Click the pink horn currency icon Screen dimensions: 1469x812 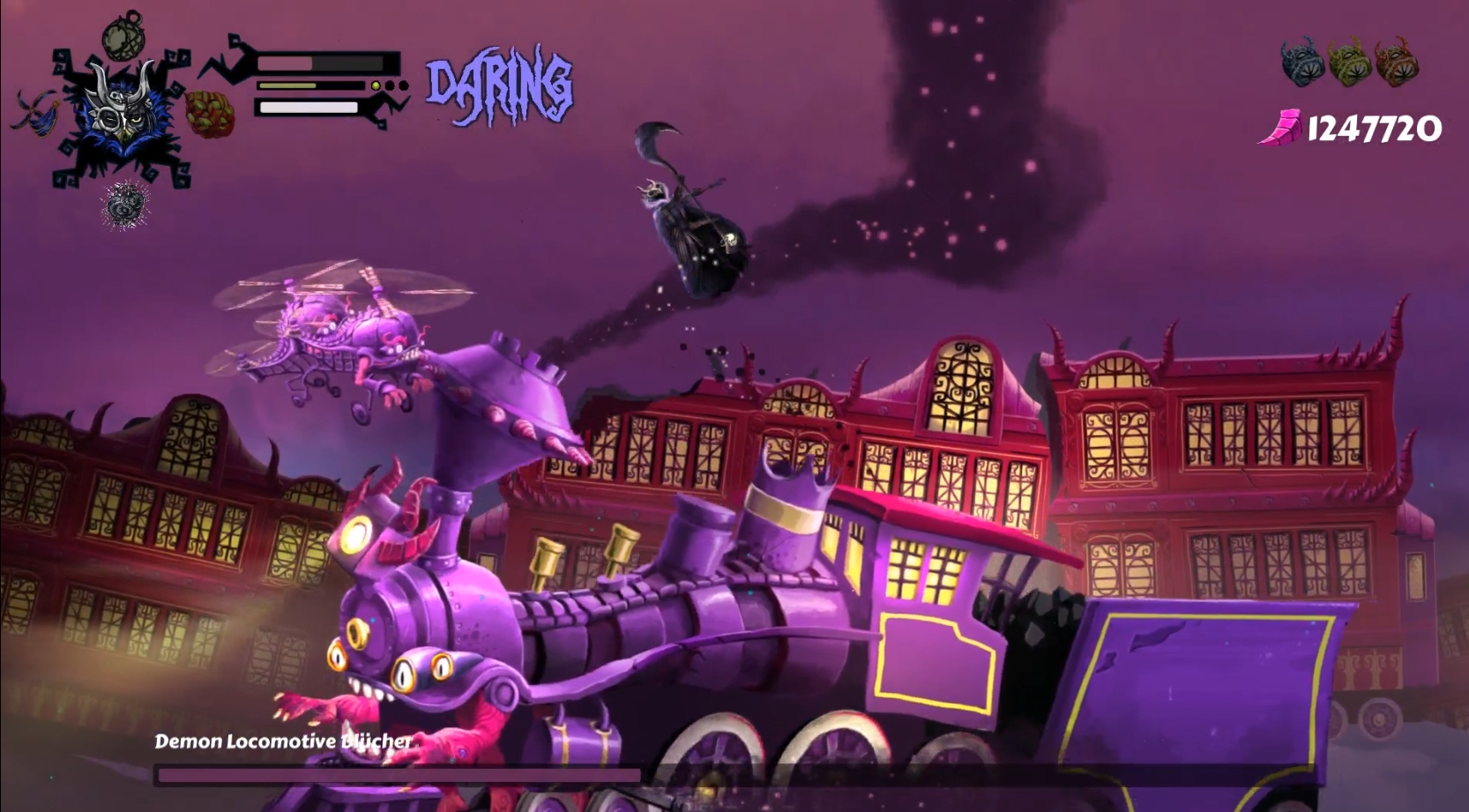point(1280,128)
